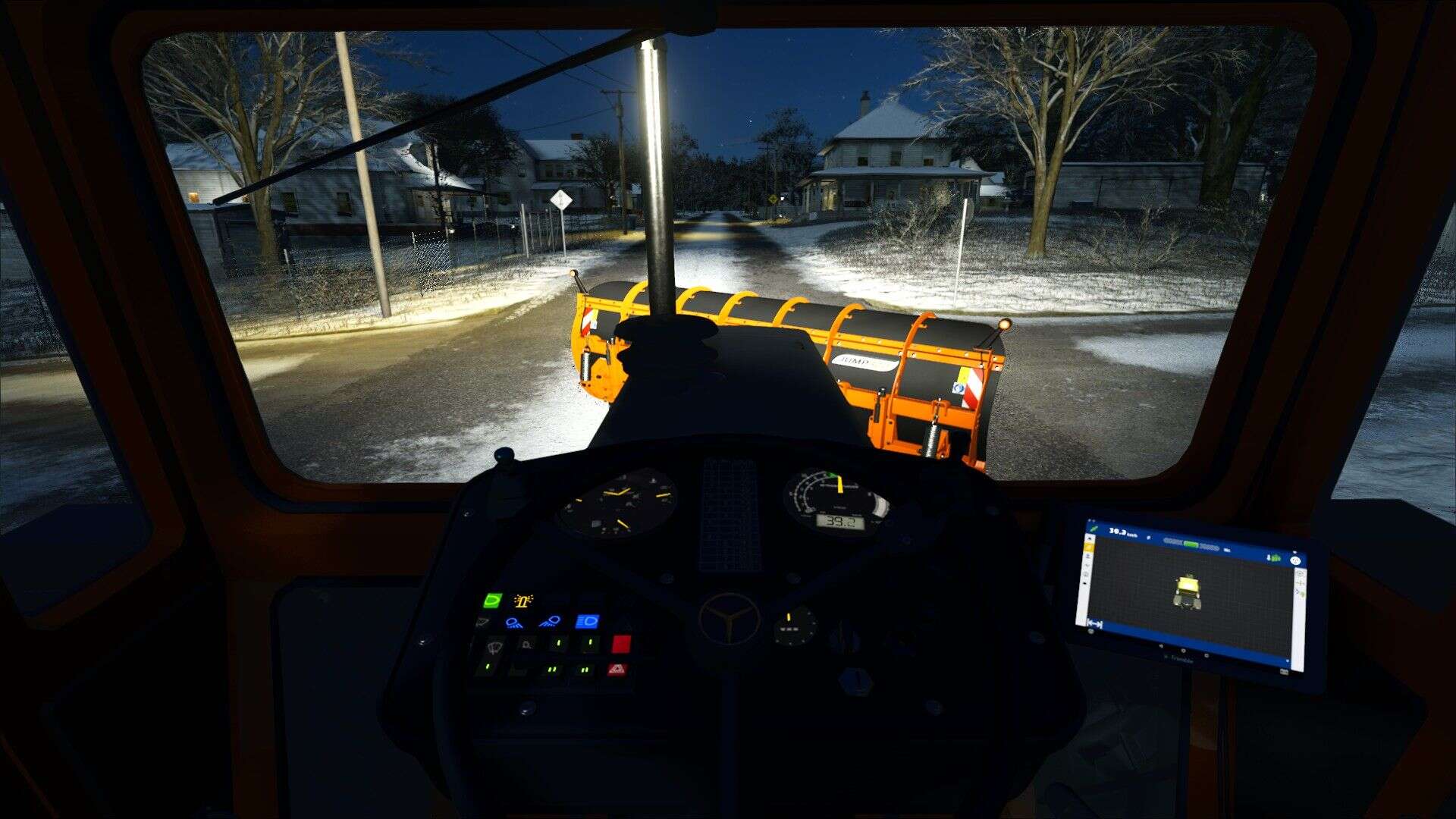Toggle the red emergency switch on the panel

(x=621, y=645)
